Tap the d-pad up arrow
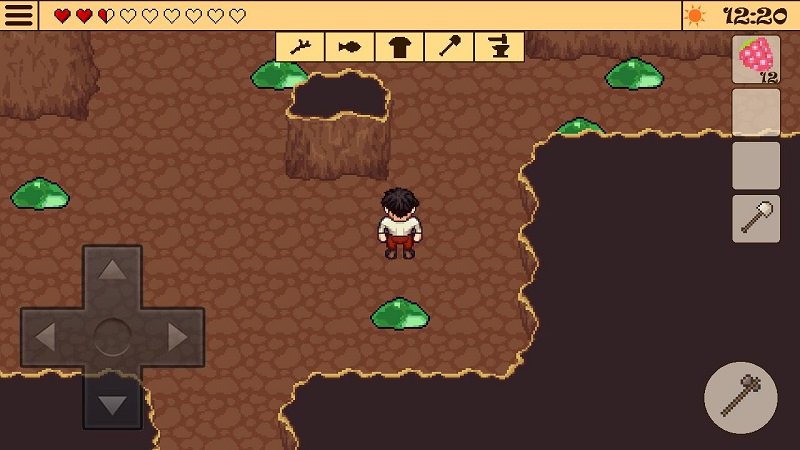 click(112, 270)
